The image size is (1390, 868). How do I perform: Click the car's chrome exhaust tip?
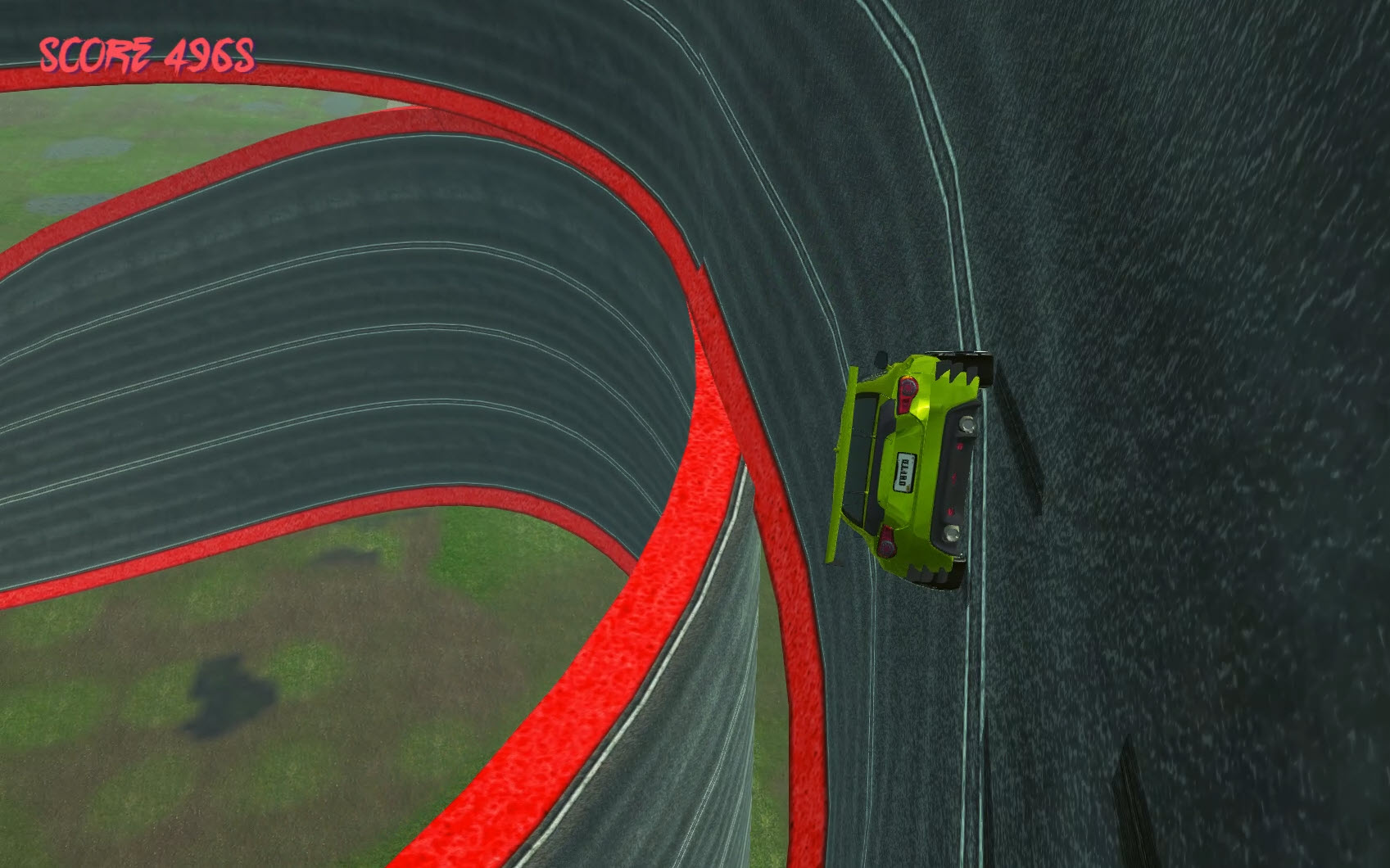pos(967,423)
